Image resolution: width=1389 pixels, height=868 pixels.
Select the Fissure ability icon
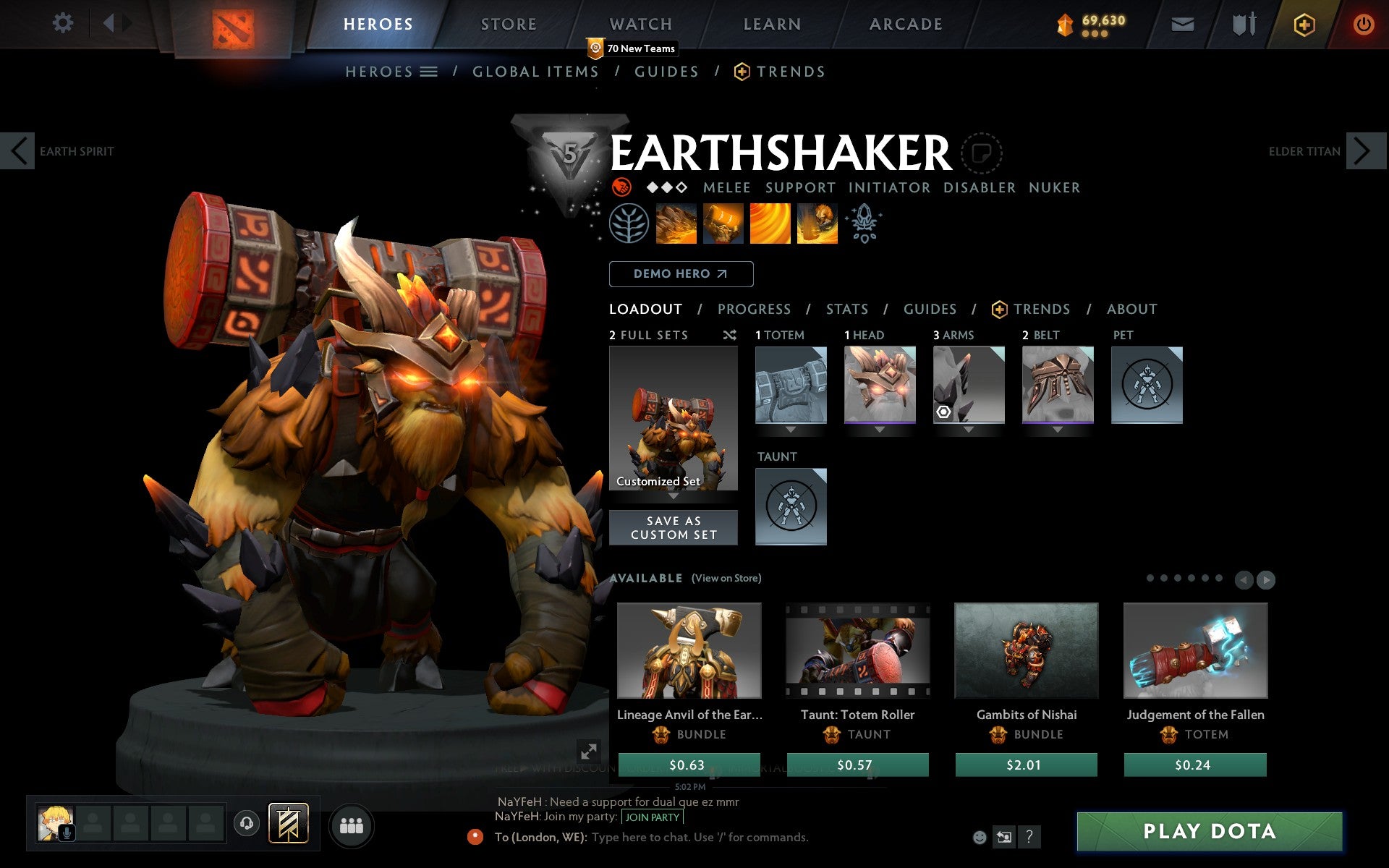point(676,224)
